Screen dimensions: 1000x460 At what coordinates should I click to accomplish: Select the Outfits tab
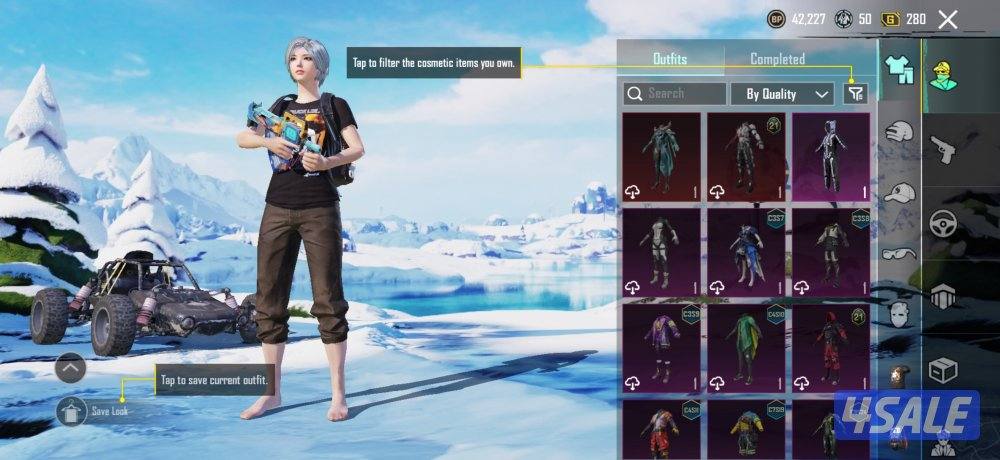pyautogui.click(x=670, y=59)
